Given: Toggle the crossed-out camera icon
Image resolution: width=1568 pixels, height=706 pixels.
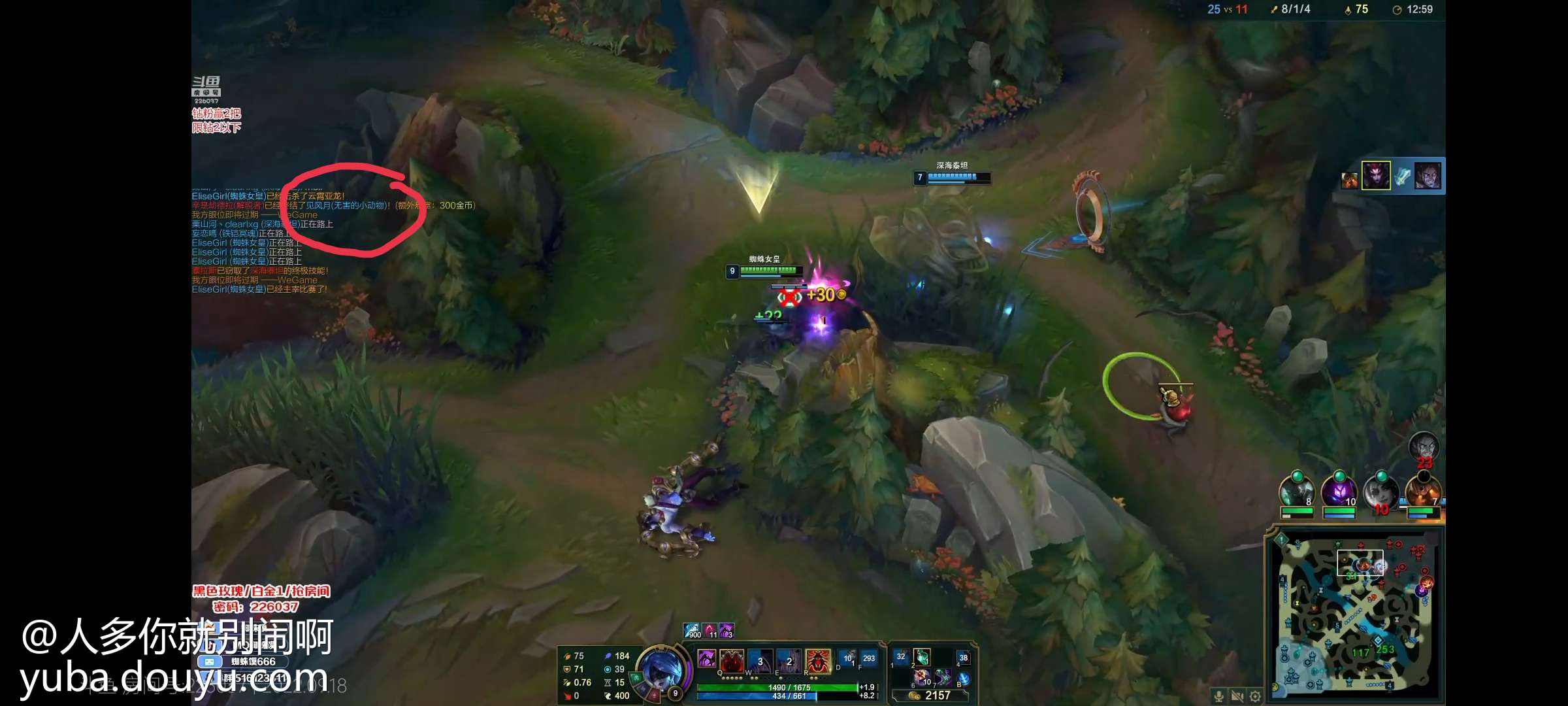Looking at the screenshot, I should [x=1237, y=696].
